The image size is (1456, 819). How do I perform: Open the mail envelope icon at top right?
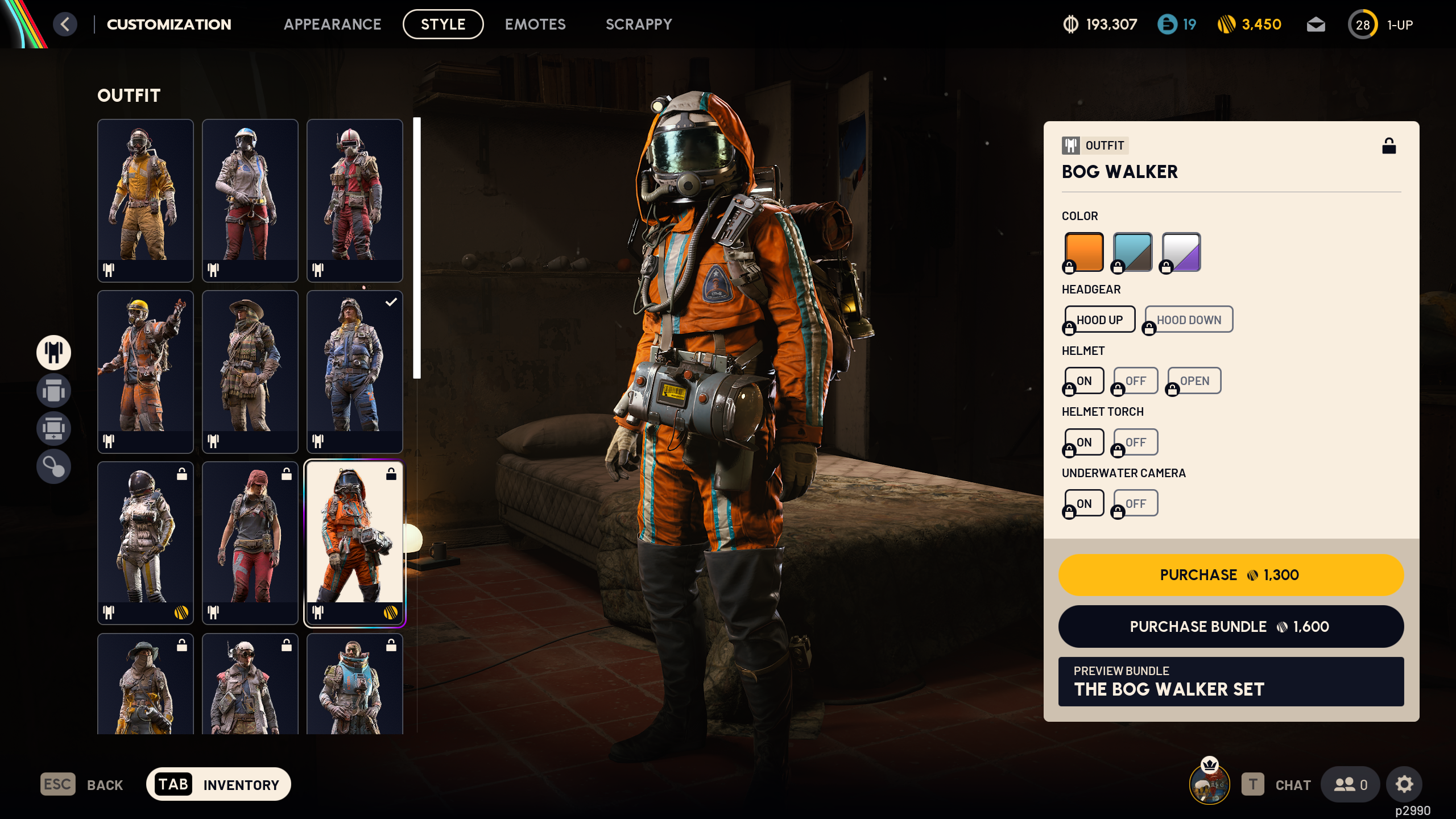coord(1316,24)
